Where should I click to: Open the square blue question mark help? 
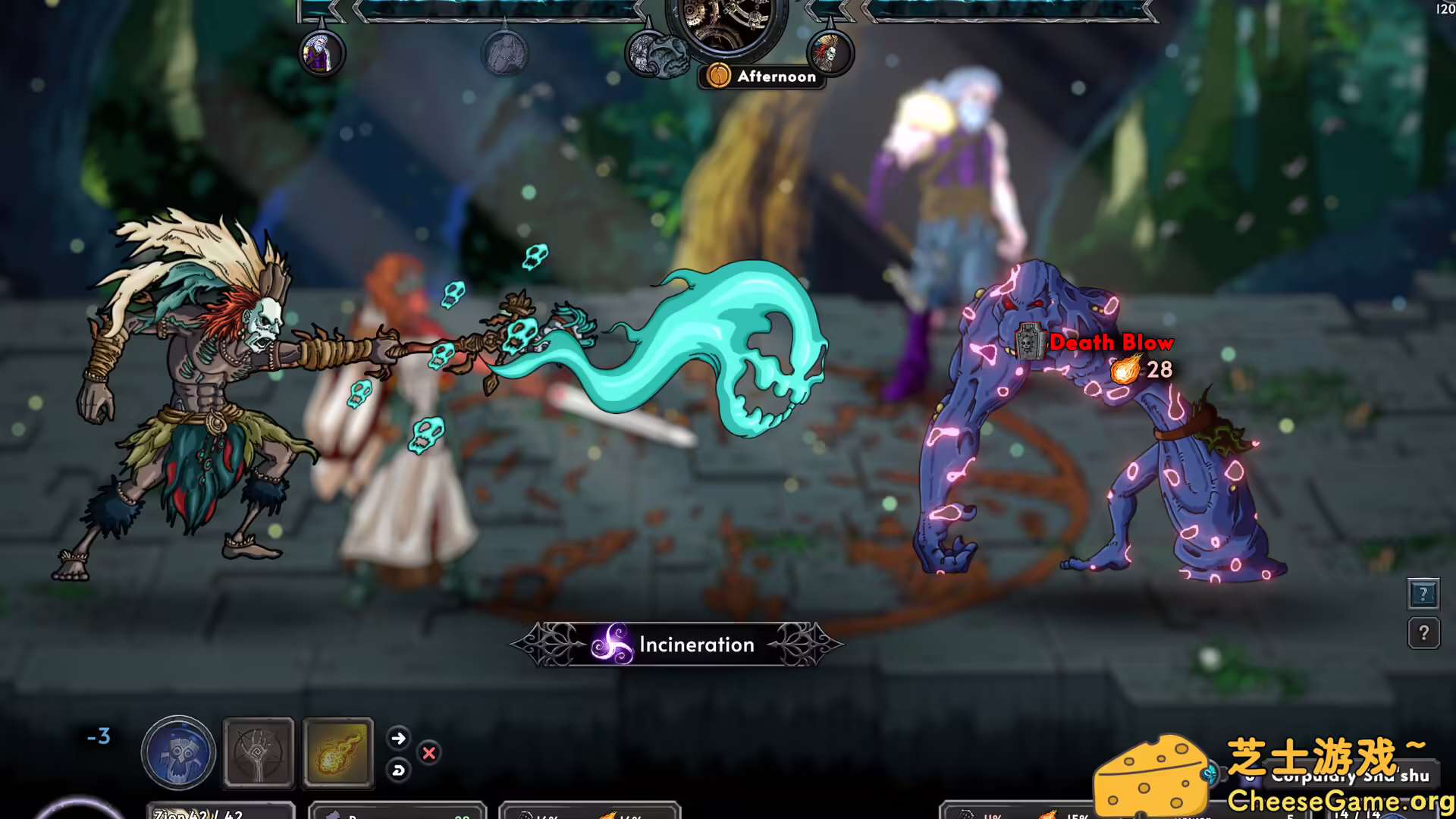point(1423,594)
